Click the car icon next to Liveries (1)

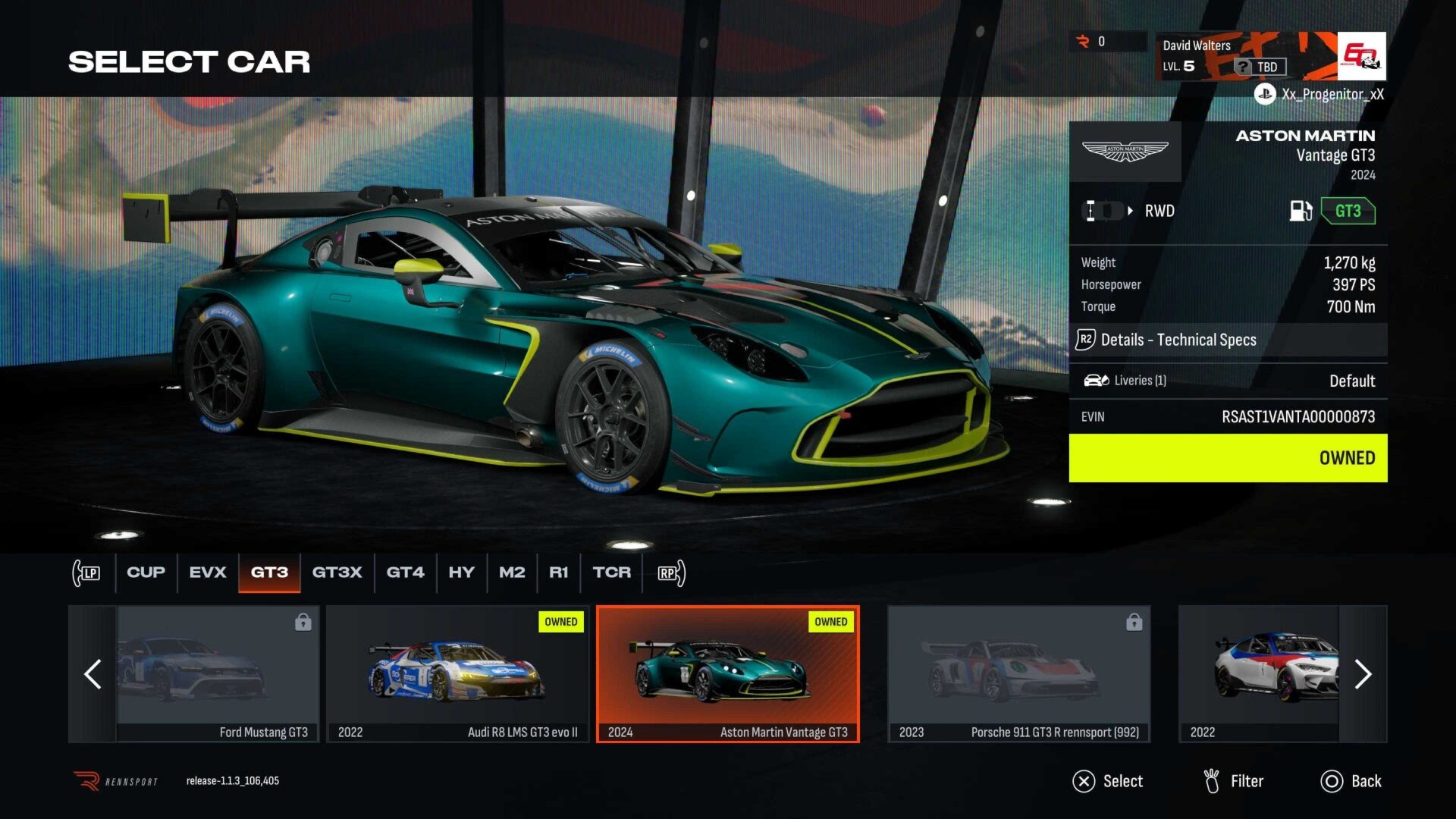tap(1095, 380)
